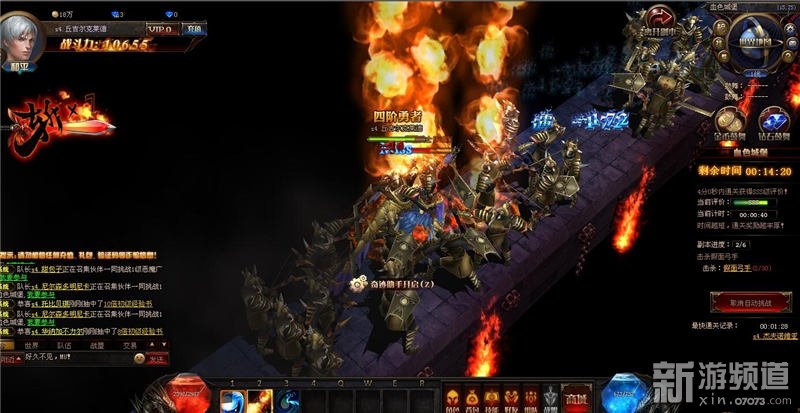Activate the 钻石鼓舞 diamond inspire buff
Screen dimensions: 800x413
click(x=774, y=121)
